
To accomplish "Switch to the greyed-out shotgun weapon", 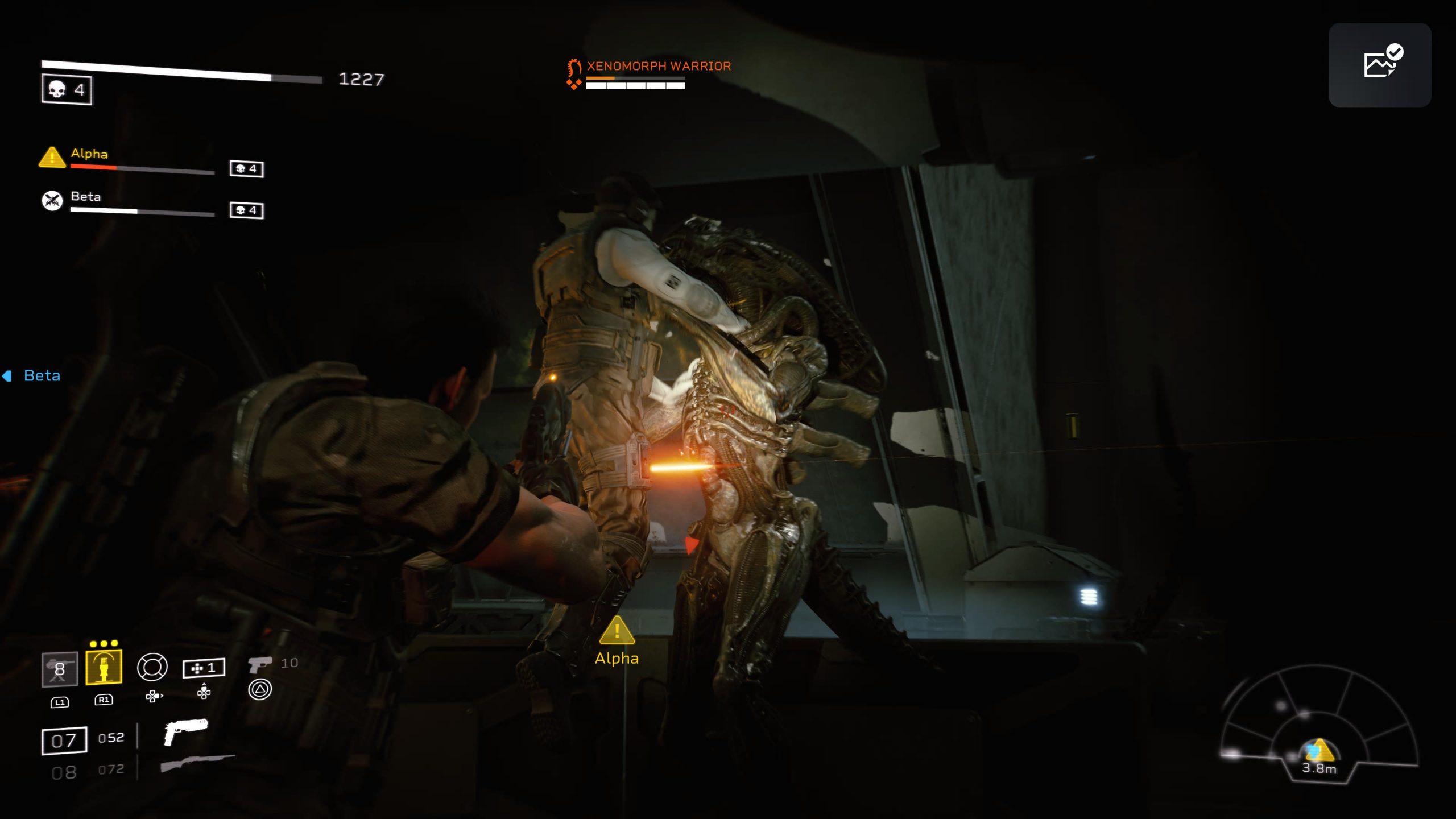I will 197,763.
